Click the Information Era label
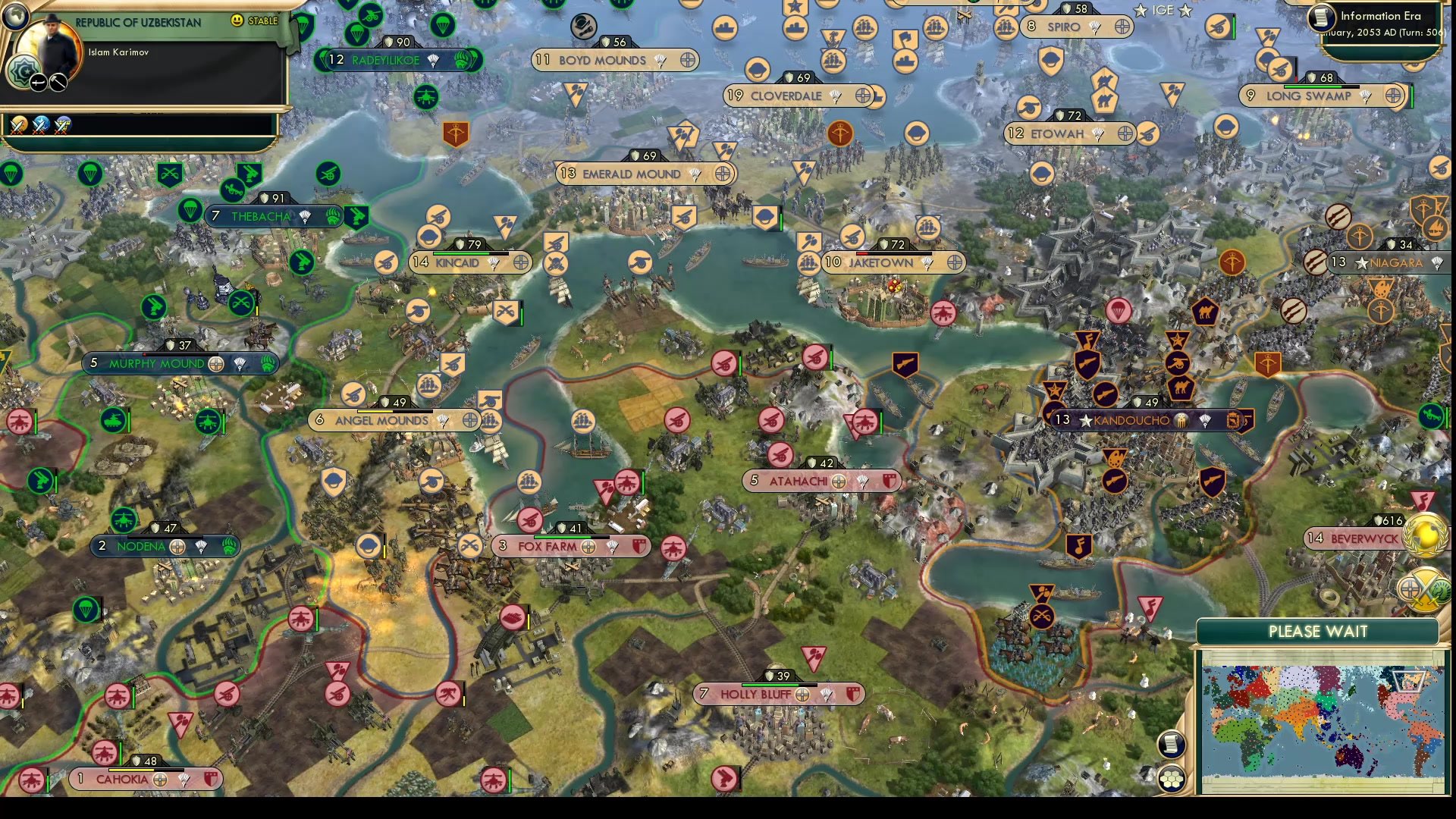The height and width of the screenshot is (819, 1456). tap(1382, 15)
